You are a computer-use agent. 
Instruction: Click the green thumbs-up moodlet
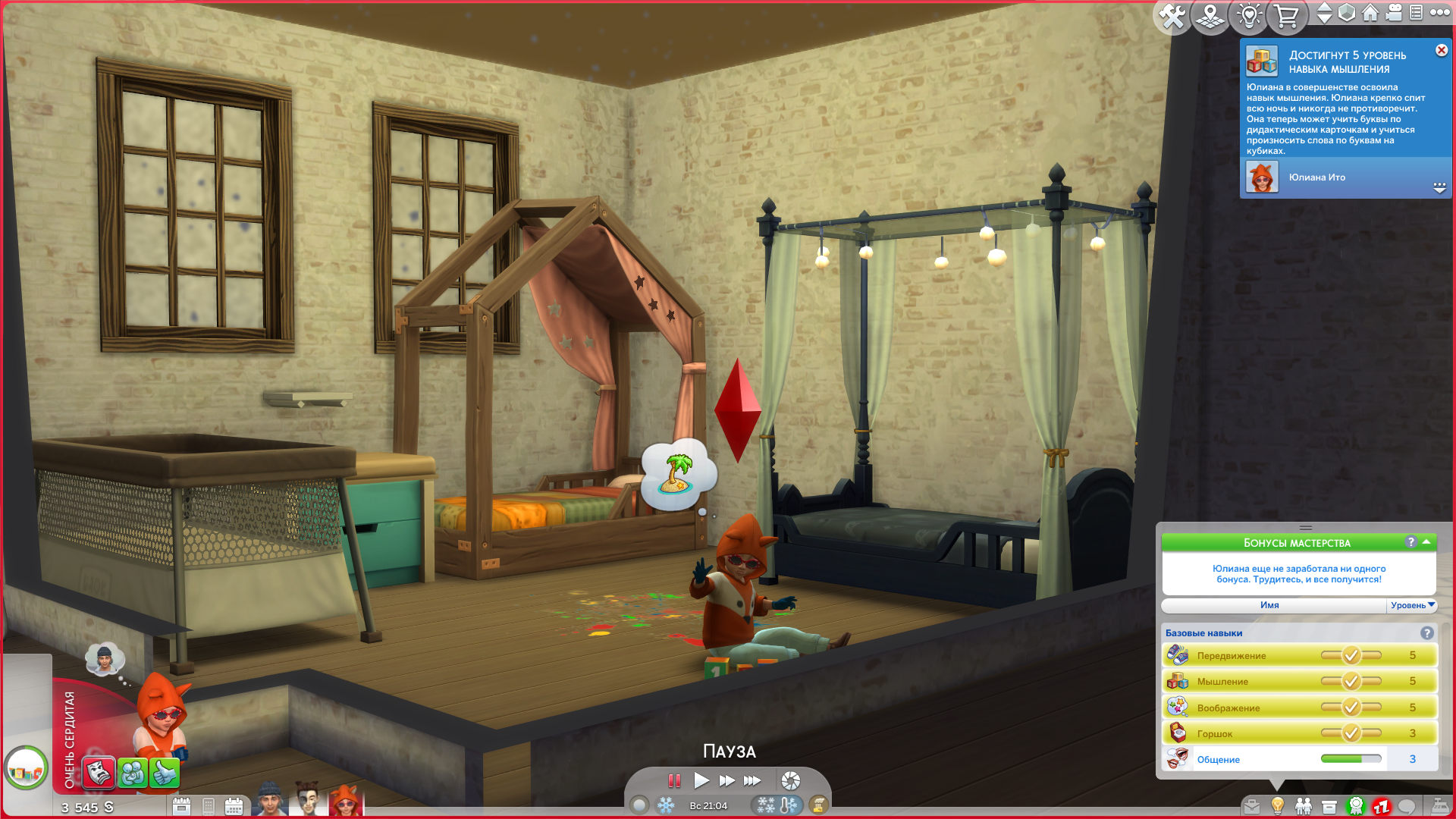coord(165,773)
